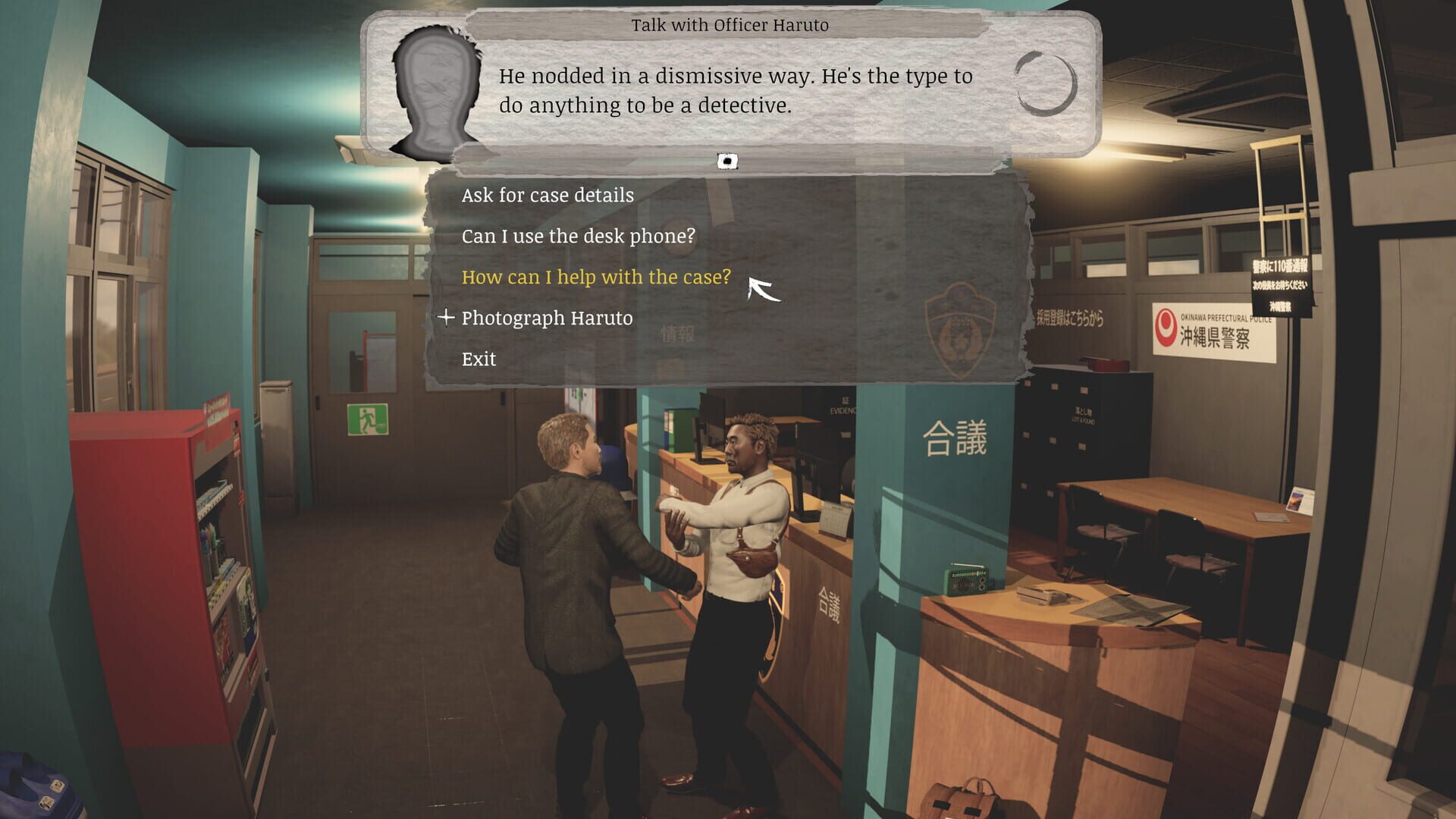Select "Exit" from the dialogue options
1456x819 pixels.
[x=479, y=358]
